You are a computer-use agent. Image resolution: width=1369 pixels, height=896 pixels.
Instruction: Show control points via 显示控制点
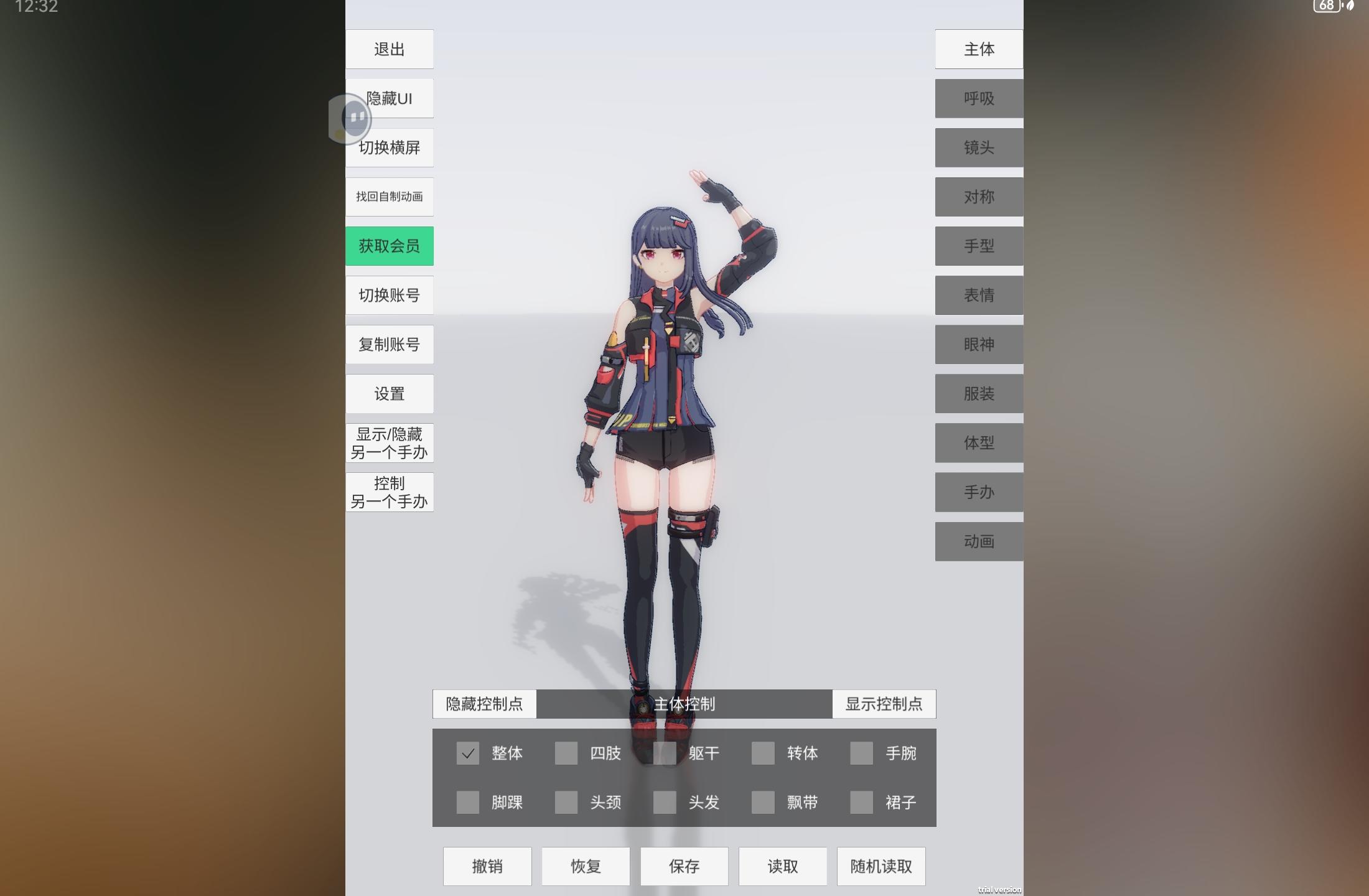[x=884, y=704]
